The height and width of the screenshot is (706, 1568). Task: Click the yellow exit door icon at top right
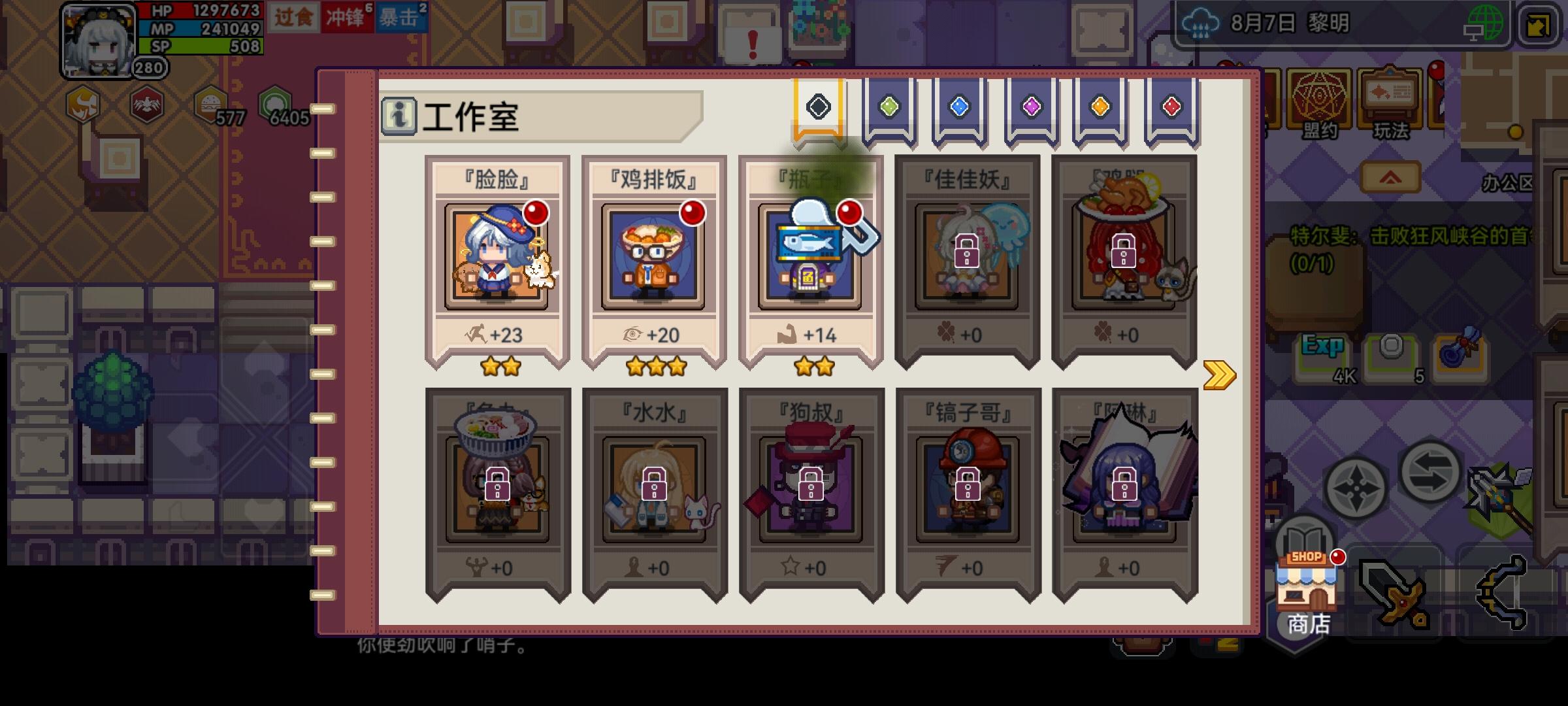click(1542, 27)
